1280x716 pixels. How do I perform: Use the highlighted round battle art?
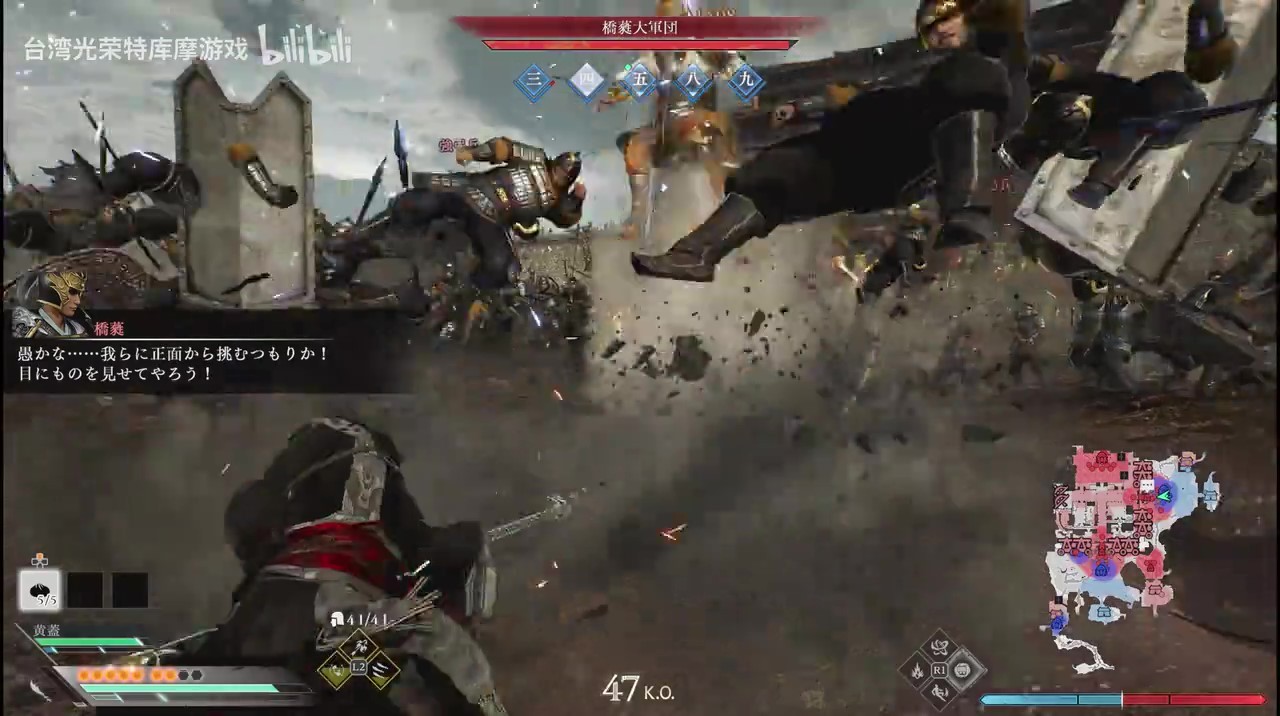click(x=962, y=670)
